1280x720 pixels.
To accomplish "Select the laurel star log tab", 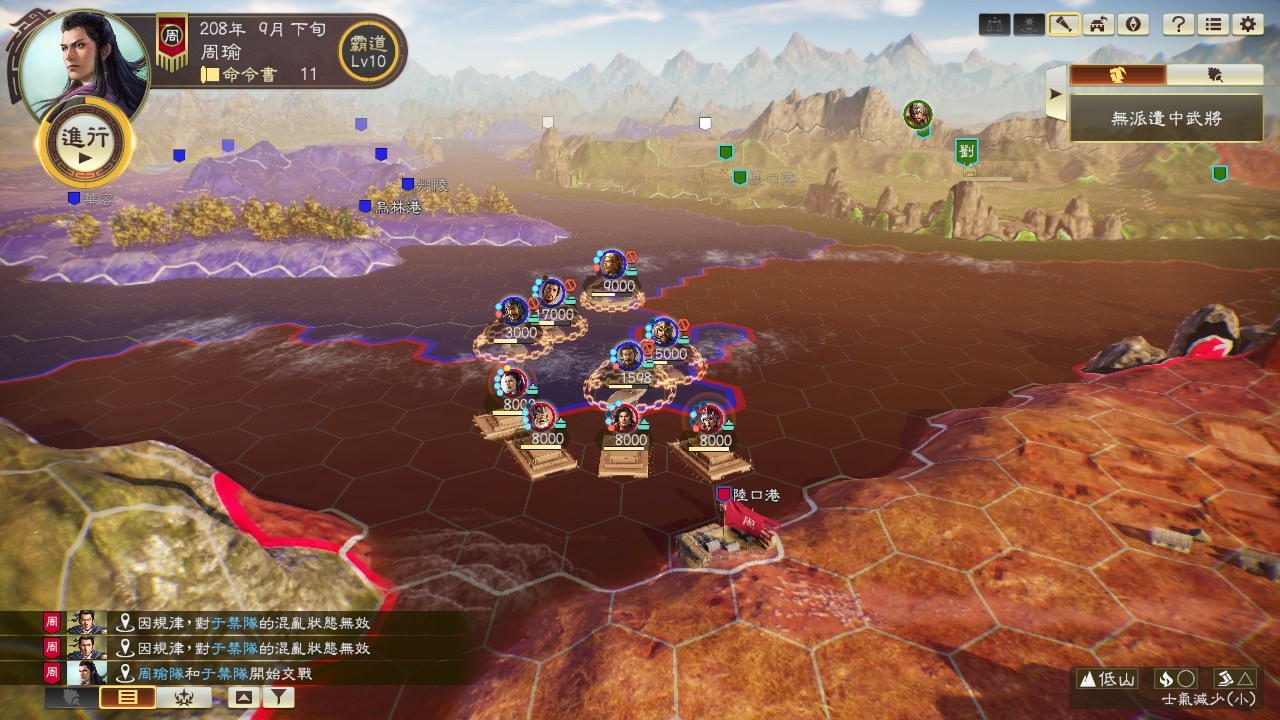I will (184, 698).
